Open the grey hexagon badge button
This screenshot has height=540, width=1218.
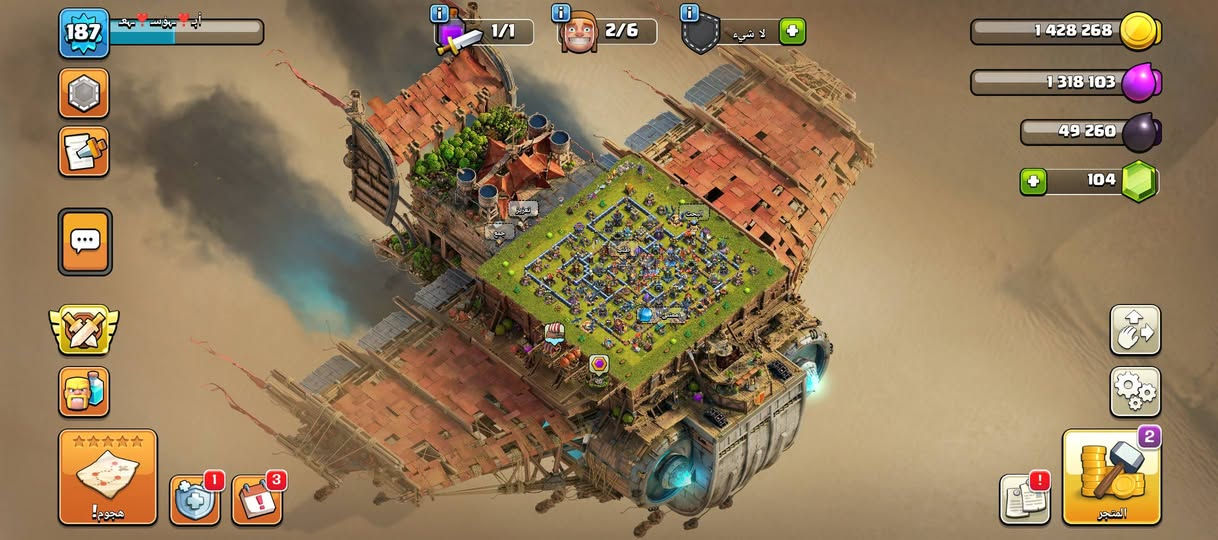(84, 94)
